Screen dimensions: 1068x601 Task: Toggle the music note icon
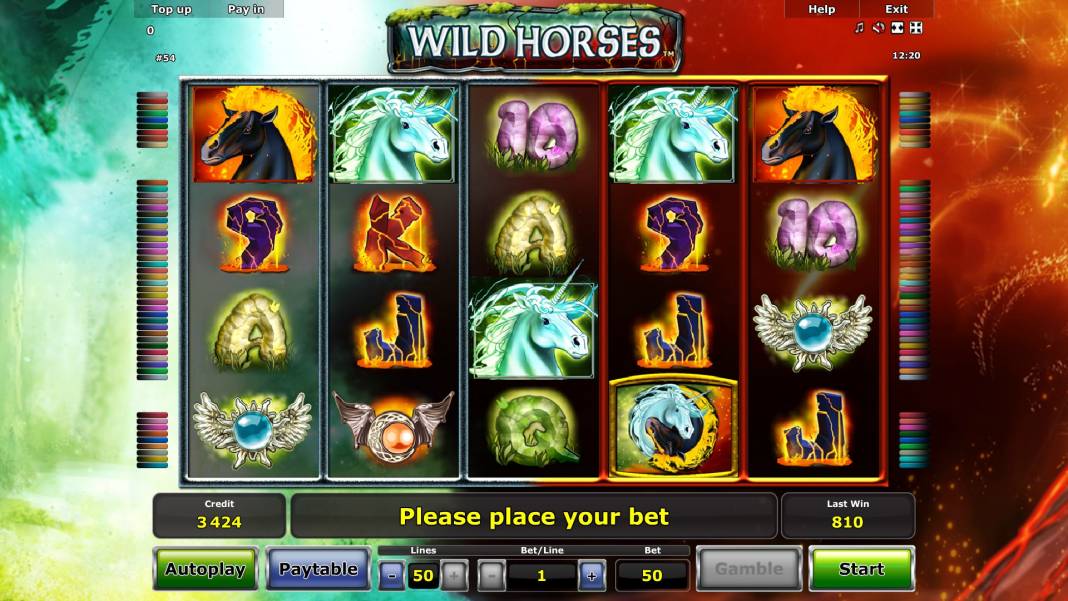point(859,28)
